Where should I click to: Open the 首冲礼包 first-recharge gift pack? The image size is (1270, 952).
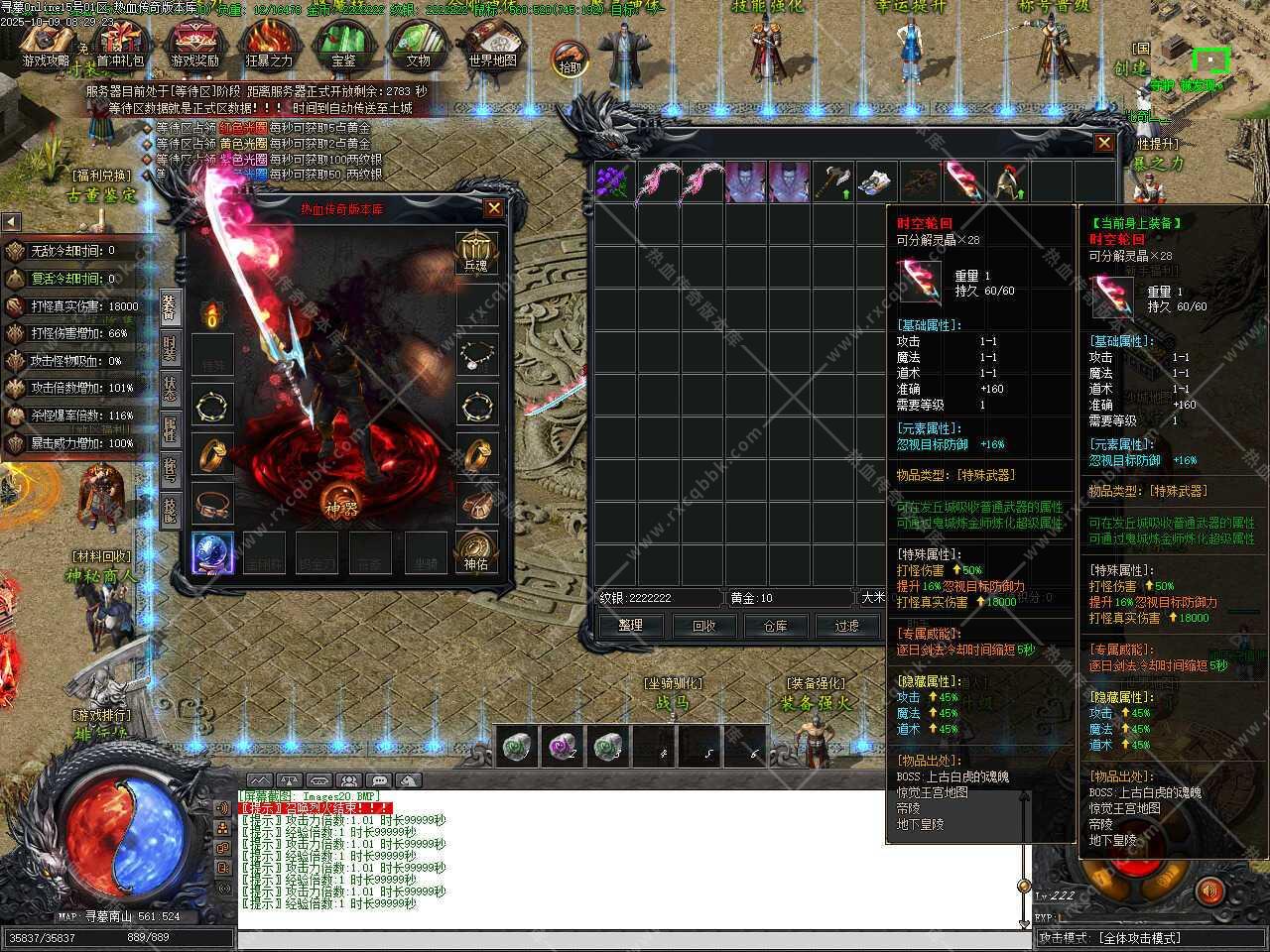point(120,45)
